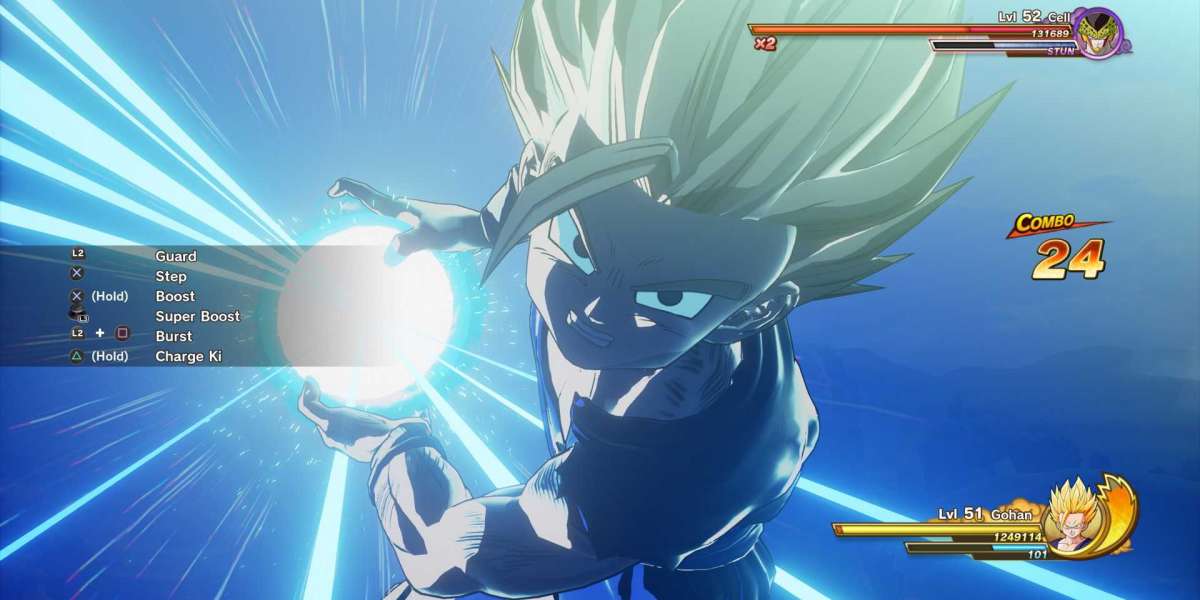Screen dimensions: 1200x600
Task: Choose the Guard entry in the action list
Action: 176,256
